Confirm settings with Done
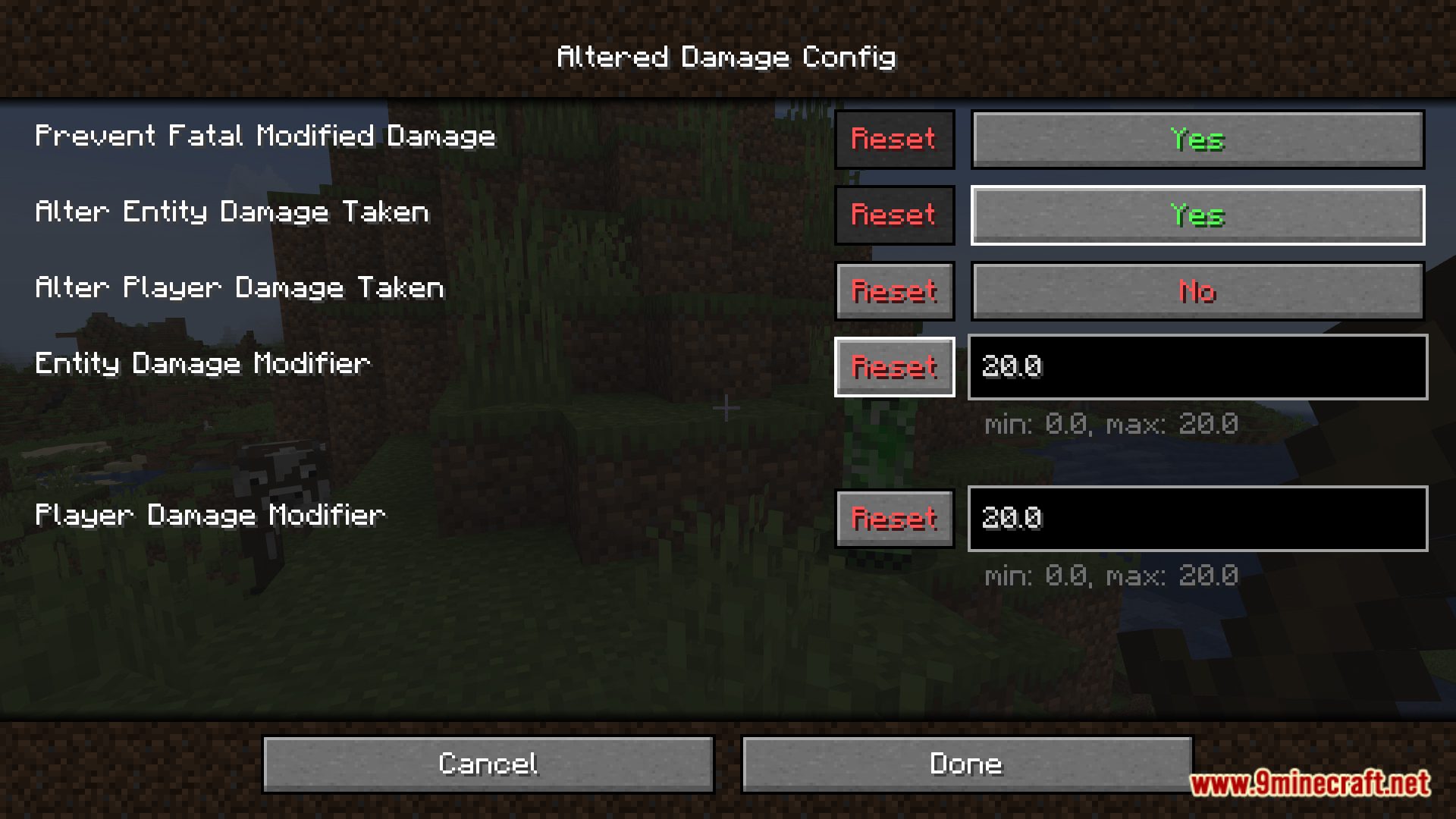Screen dimensions: 1456x819 966,764
